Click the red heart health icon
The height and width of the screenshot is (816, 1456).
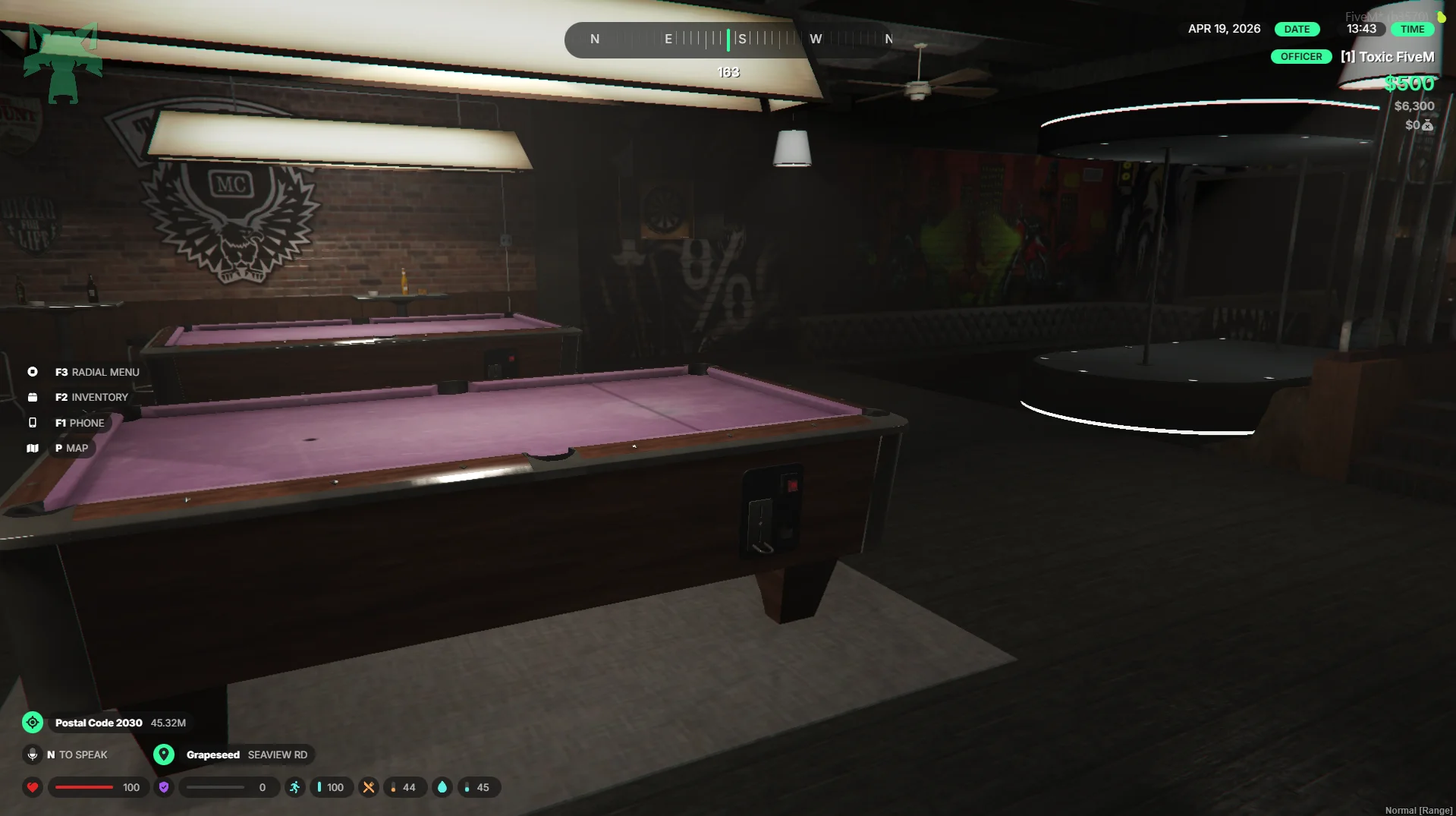[x=33, y=787]
